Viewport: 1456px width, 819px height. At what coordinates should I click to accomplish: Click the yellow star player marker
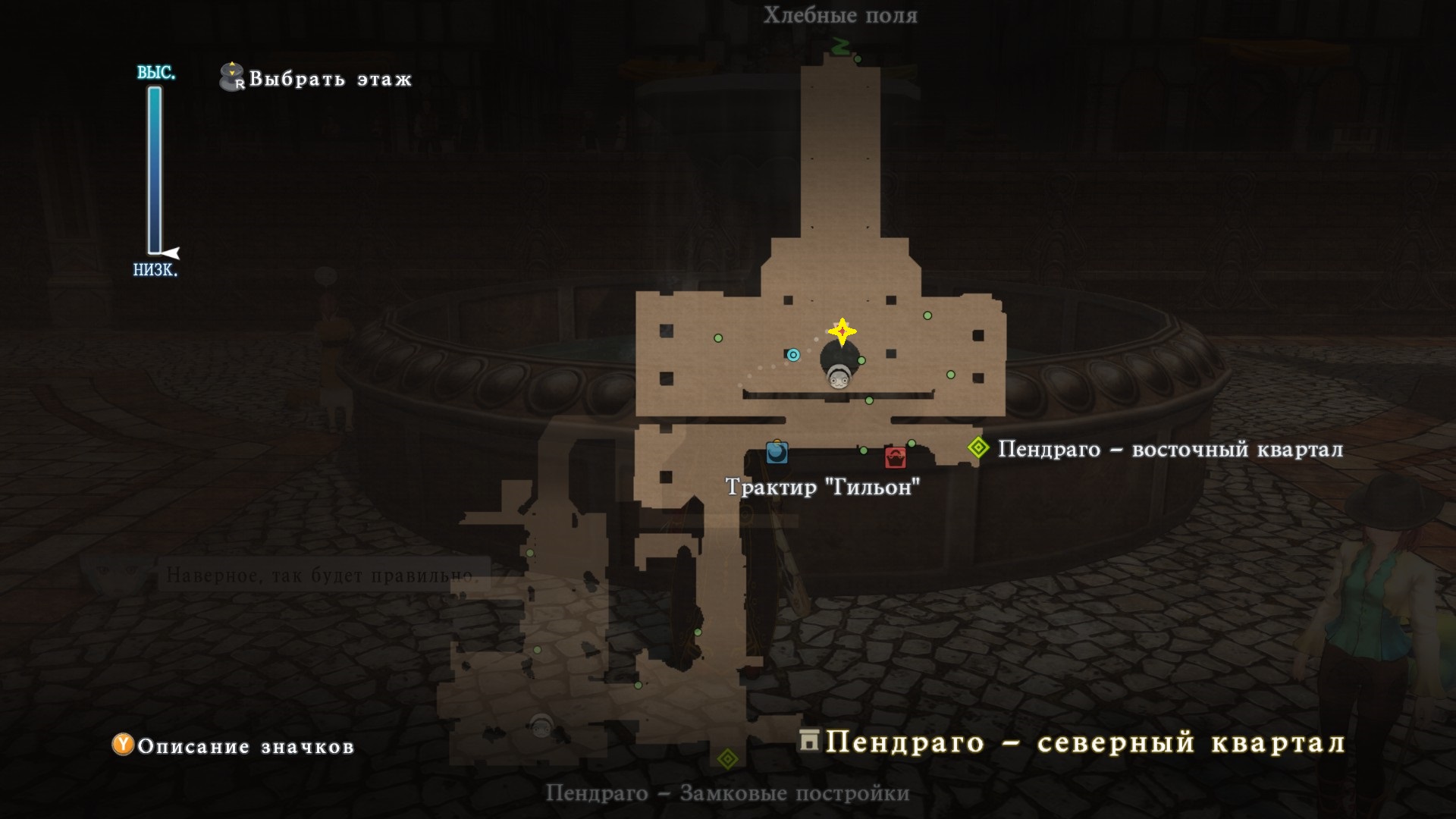842,332
